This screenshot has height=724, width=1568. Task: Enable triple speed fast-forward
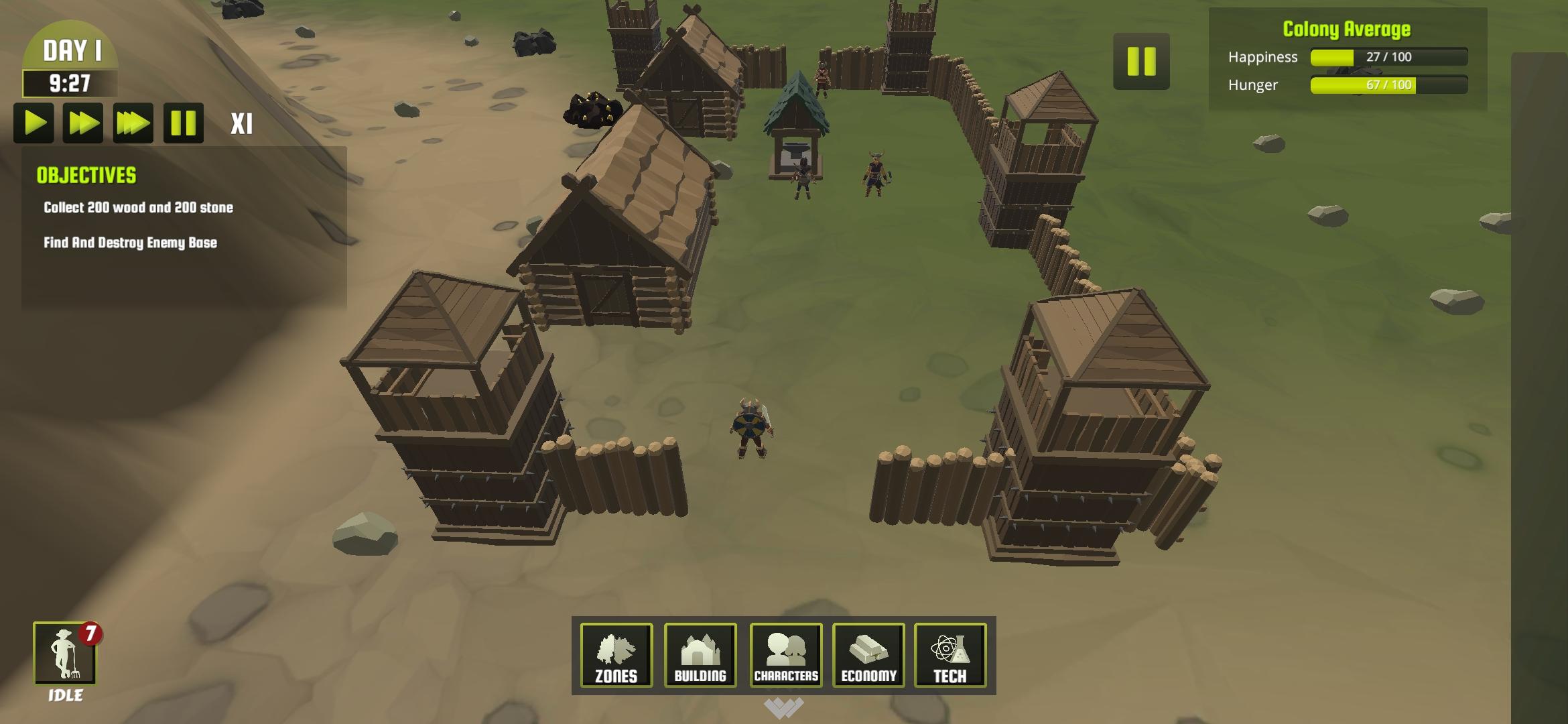coord(134,123)
